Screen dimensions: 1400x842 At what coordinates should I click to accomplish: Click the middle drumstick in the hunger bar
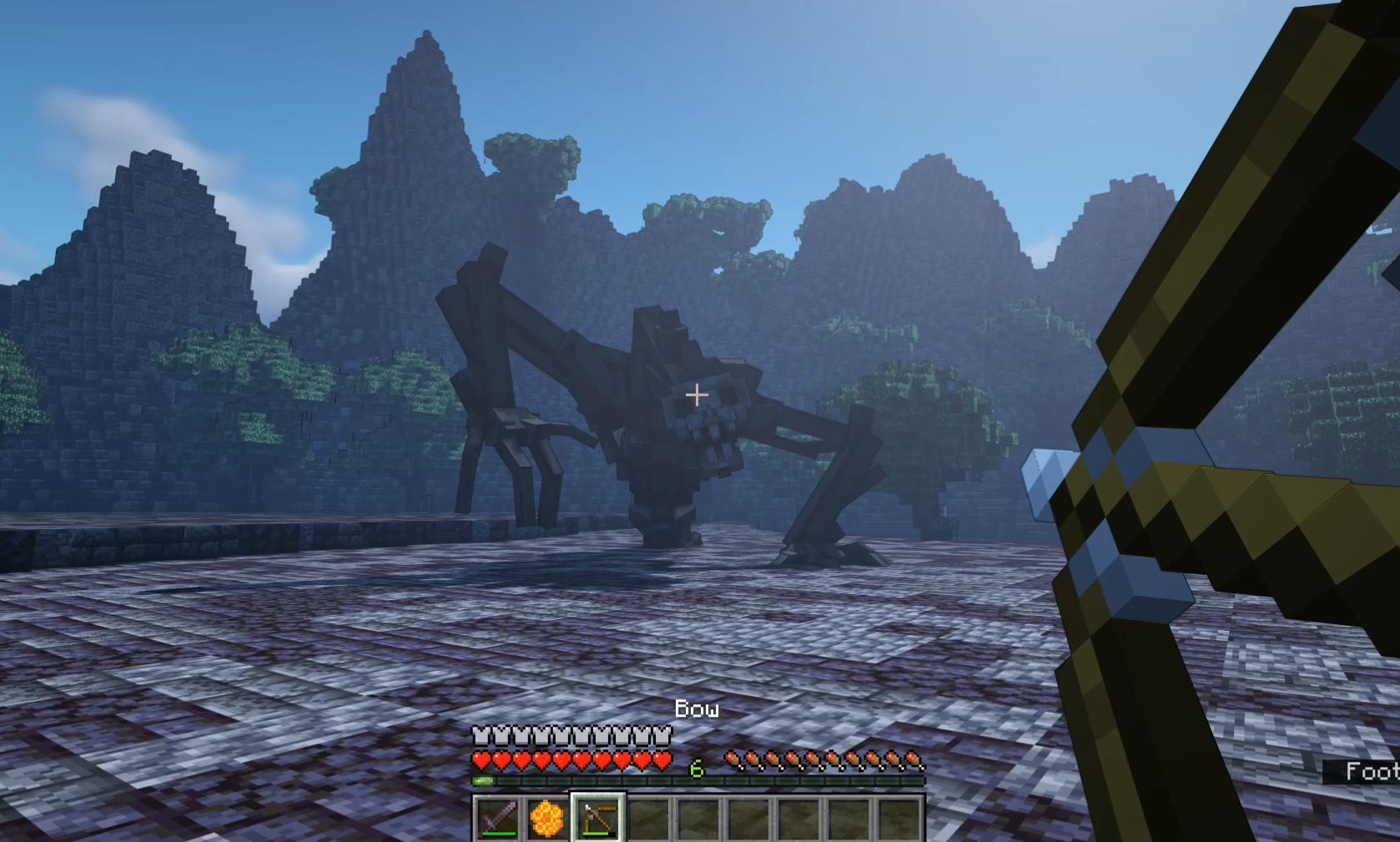click(822, 760)
